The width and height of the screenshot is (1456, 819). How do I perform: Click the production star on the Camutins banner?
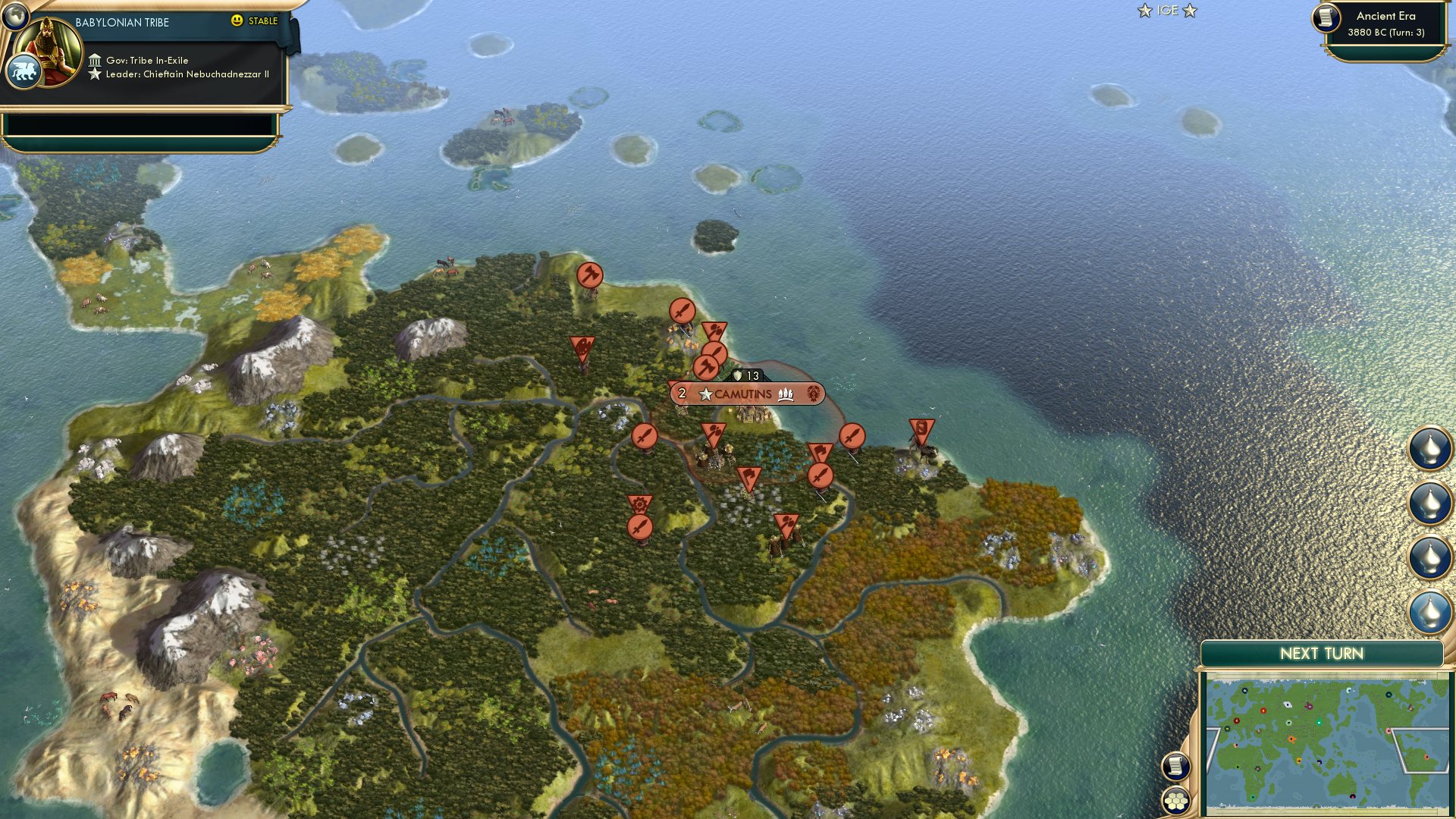[x=707, y=394]
